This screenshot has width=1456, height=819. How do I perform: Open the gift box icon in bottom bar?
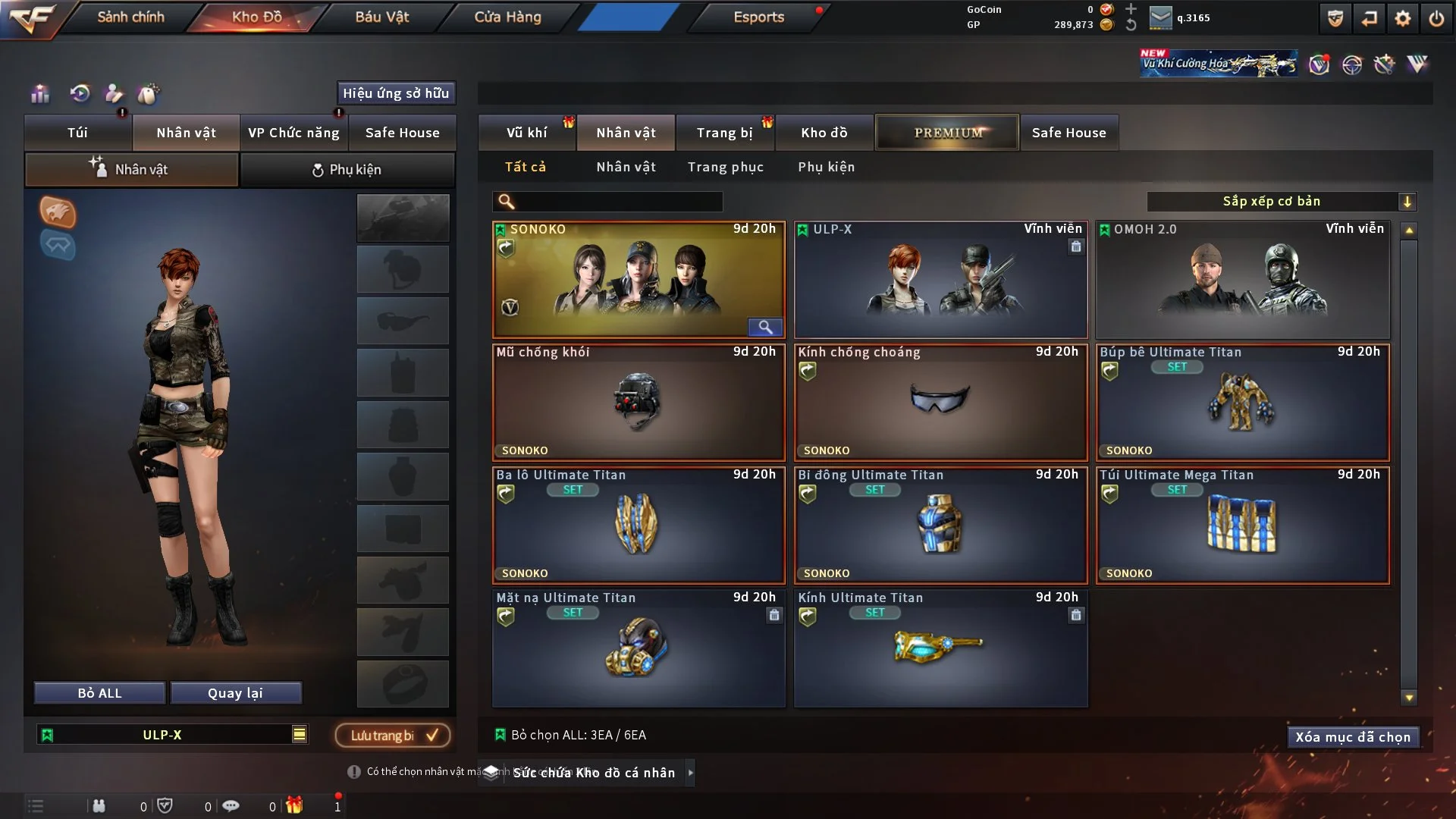[x=296, y=805]
